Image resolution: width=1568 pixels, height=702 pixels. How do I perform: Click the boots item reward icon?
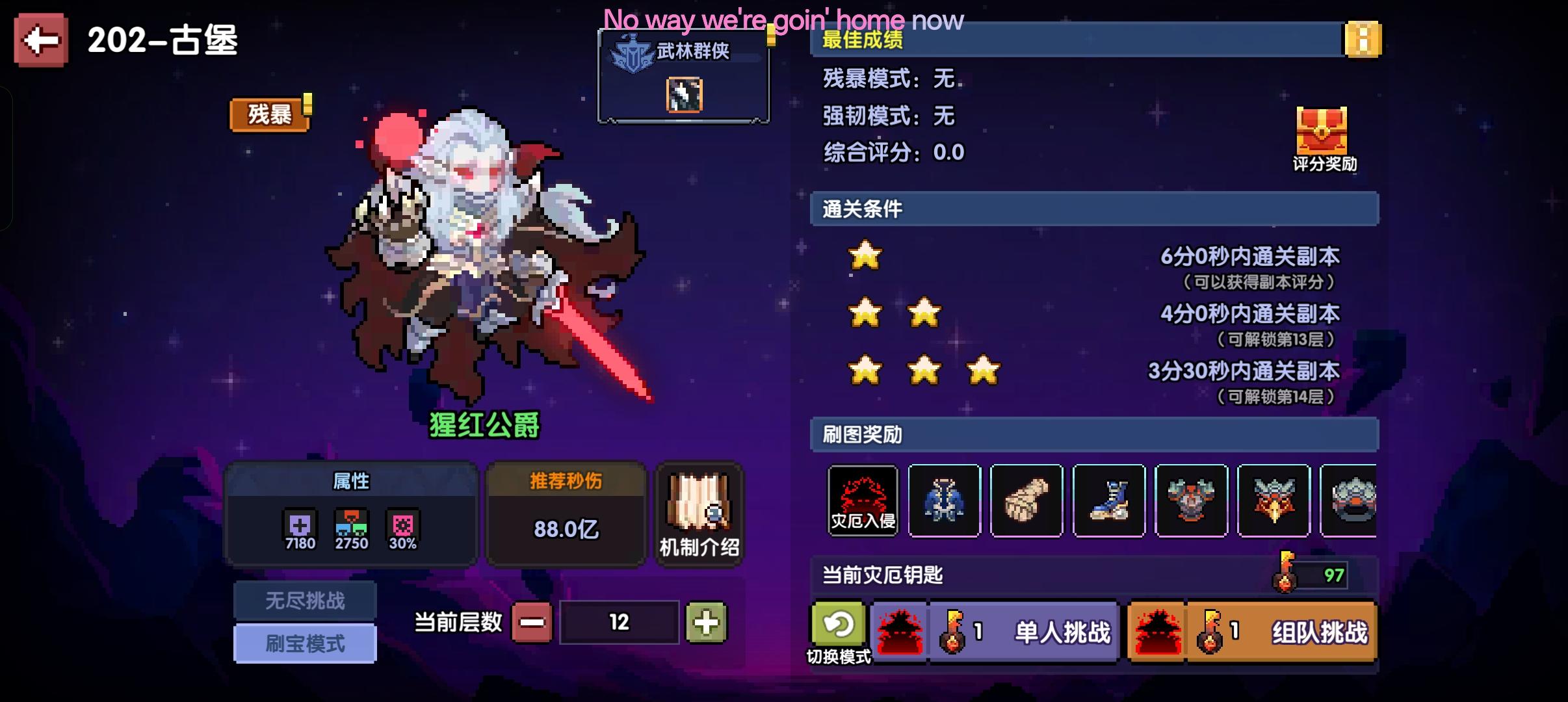pyautogui.click(x=1109, y=500)
